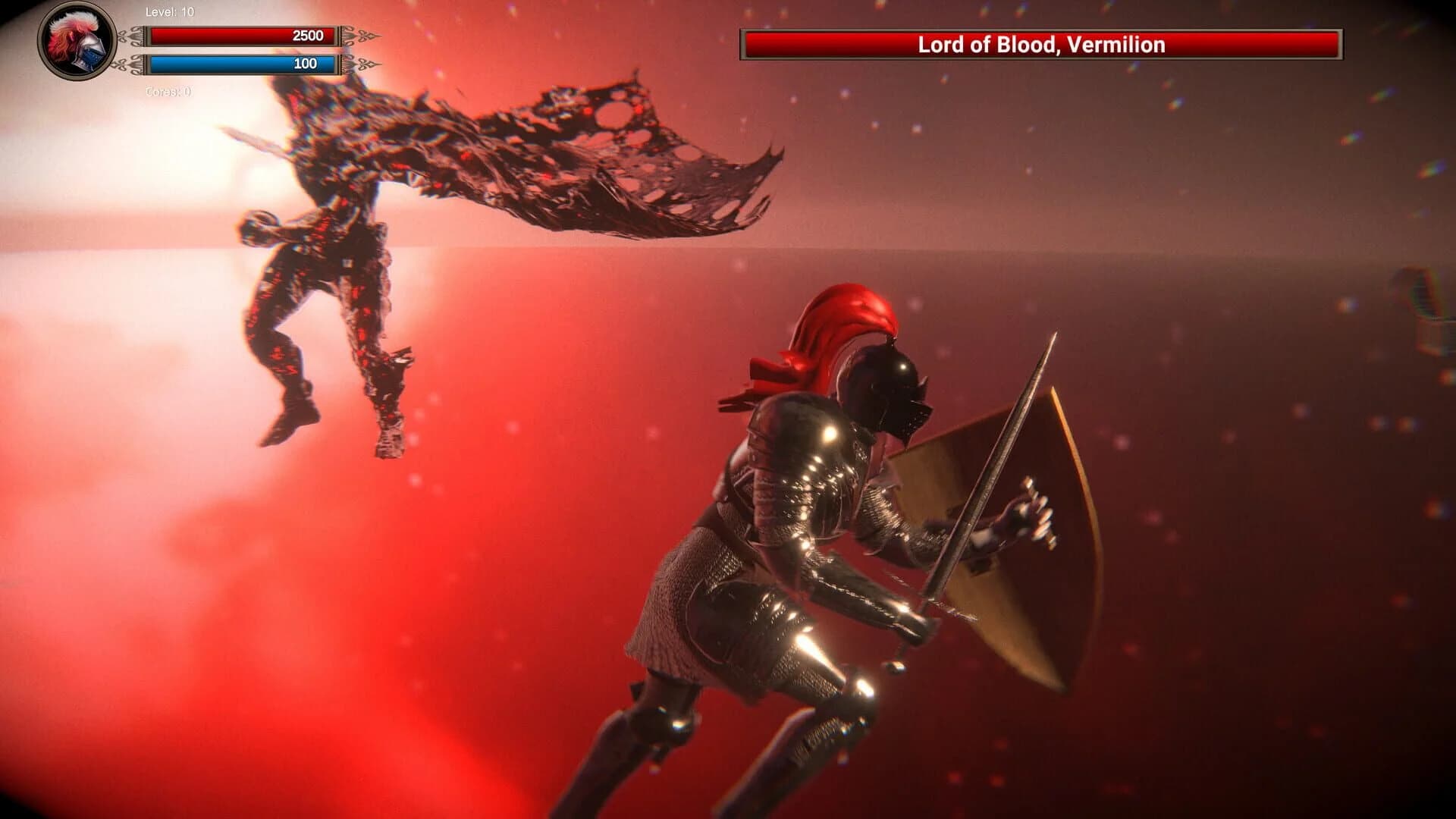Image resolution: width=1456 pixels, height=819 pixels.
Task: Click the ornate filigree decoration beside health bar
Action: coord(356,34)
